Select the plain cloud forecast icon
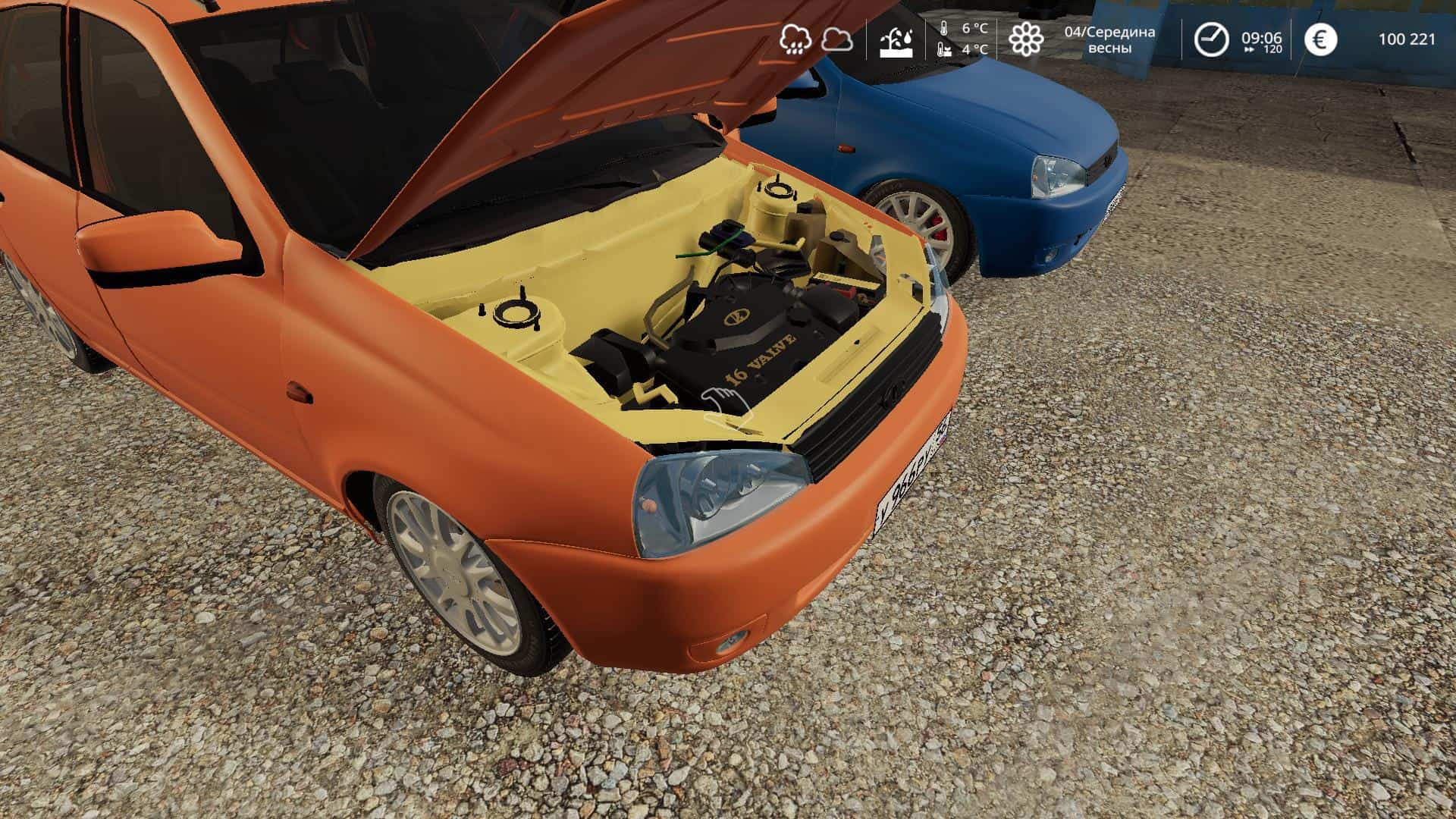Screen dimensions: 1456x819 pos(836,39)
